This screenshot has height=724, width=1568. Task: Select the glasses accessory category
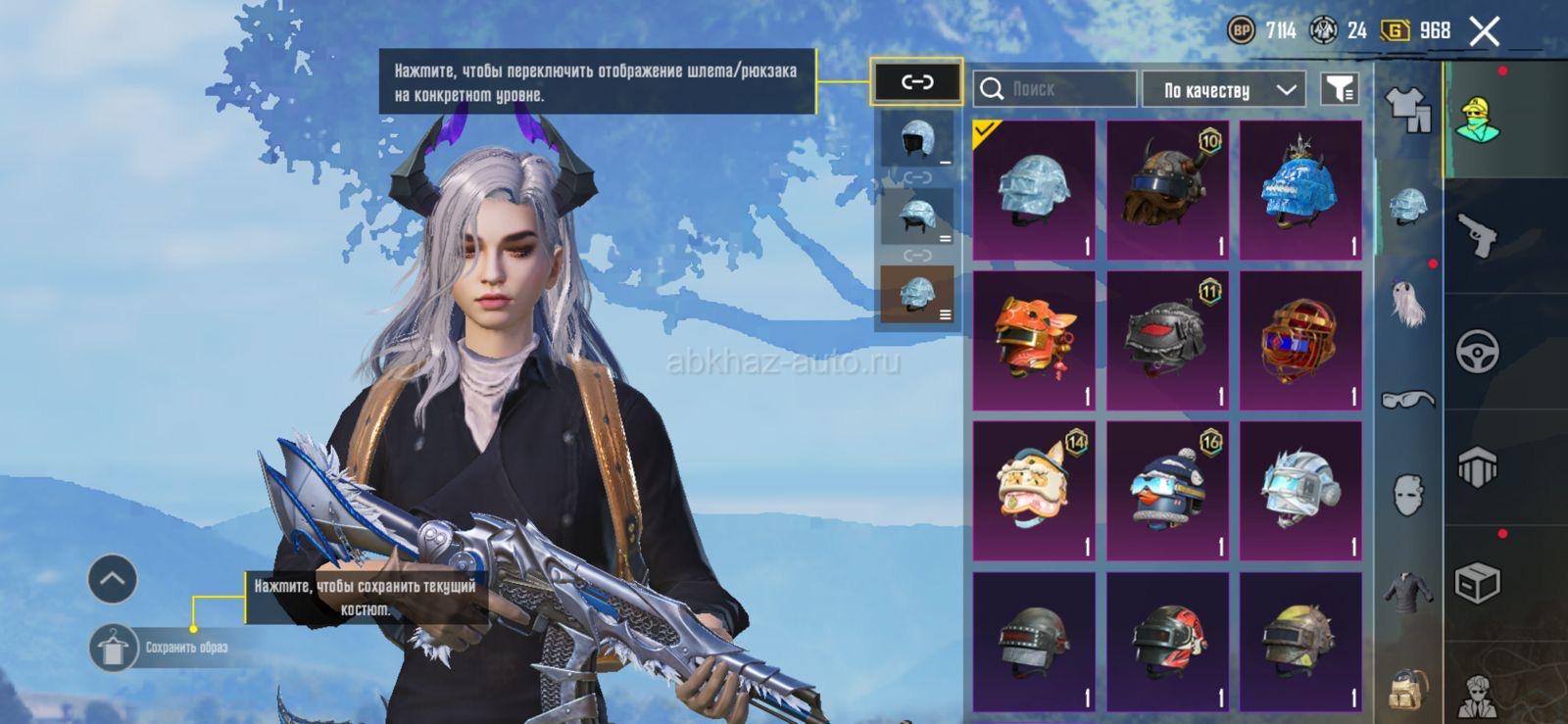[1408, 399]
